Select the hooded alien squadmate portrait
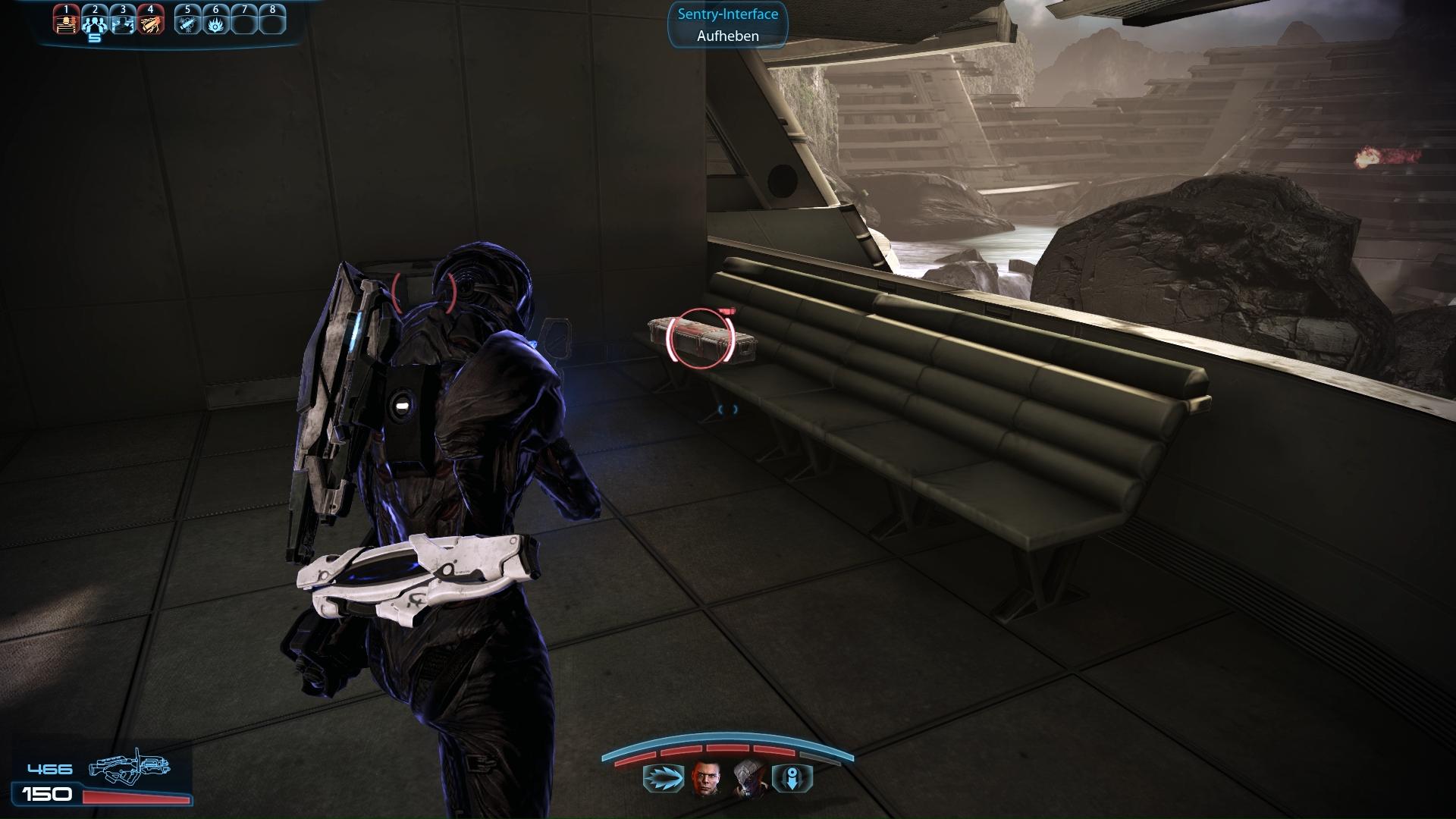 tap(748, 779)
